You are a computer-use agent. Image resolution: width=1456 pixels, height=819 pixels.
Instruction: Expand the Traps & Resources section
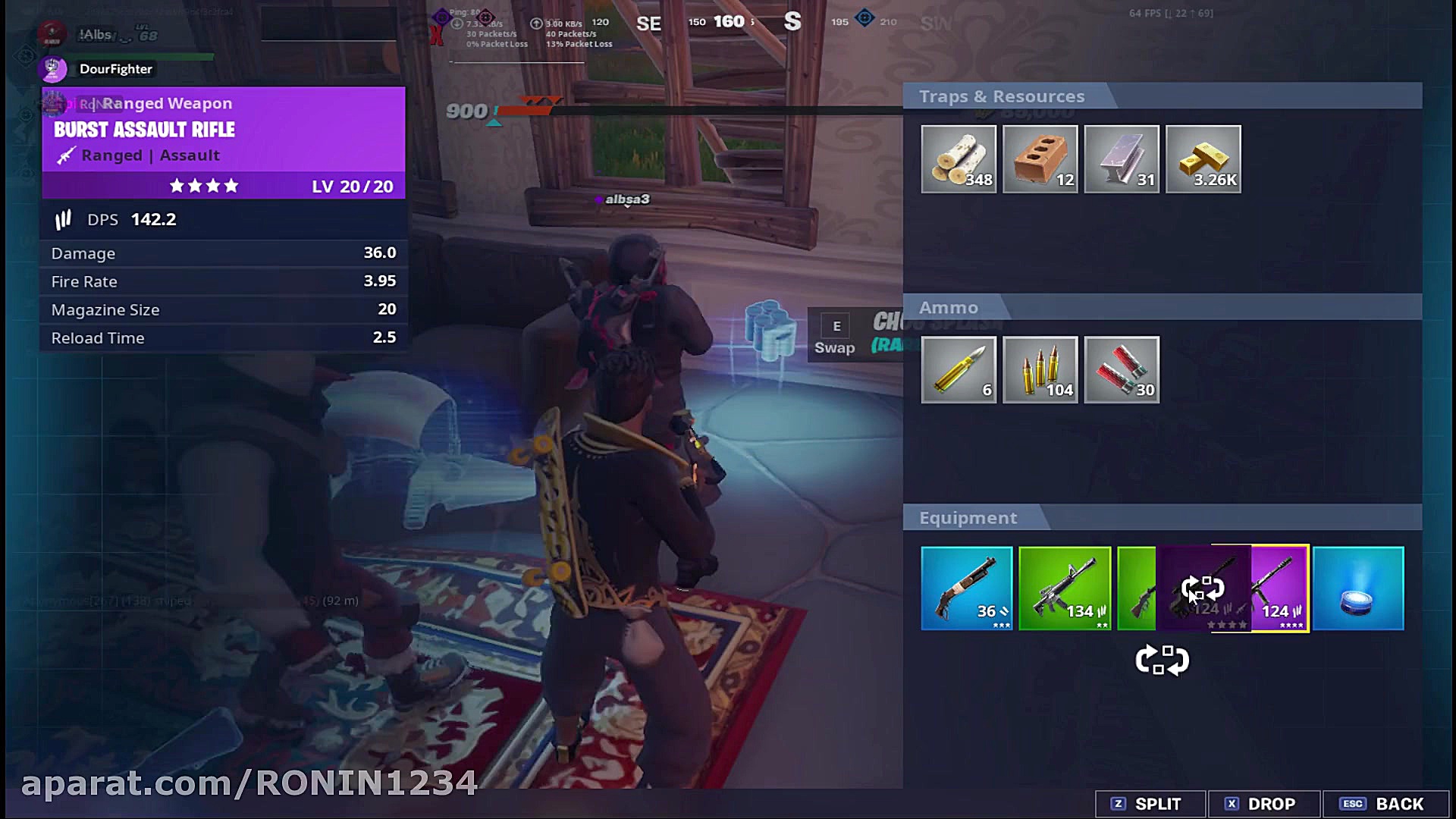tap(1001, 96)
